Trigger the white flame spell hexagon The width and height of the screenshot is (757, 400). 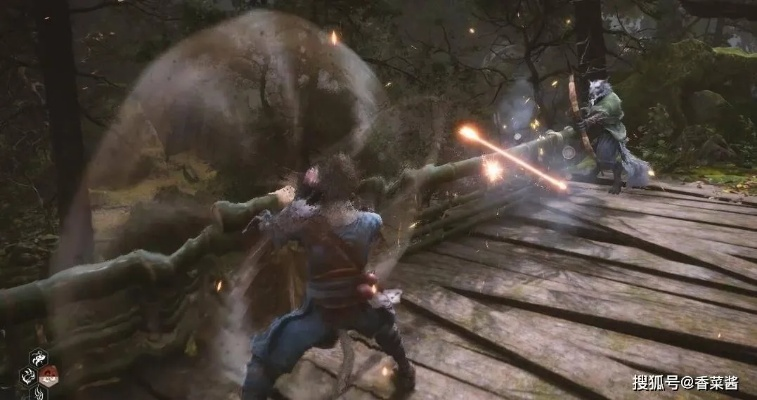coord(38,394)
